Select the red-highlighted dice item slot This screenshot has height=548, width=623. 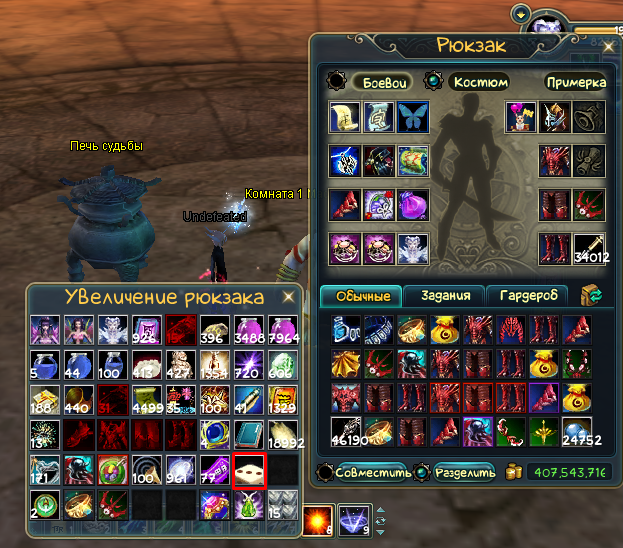tap(247, 470)
